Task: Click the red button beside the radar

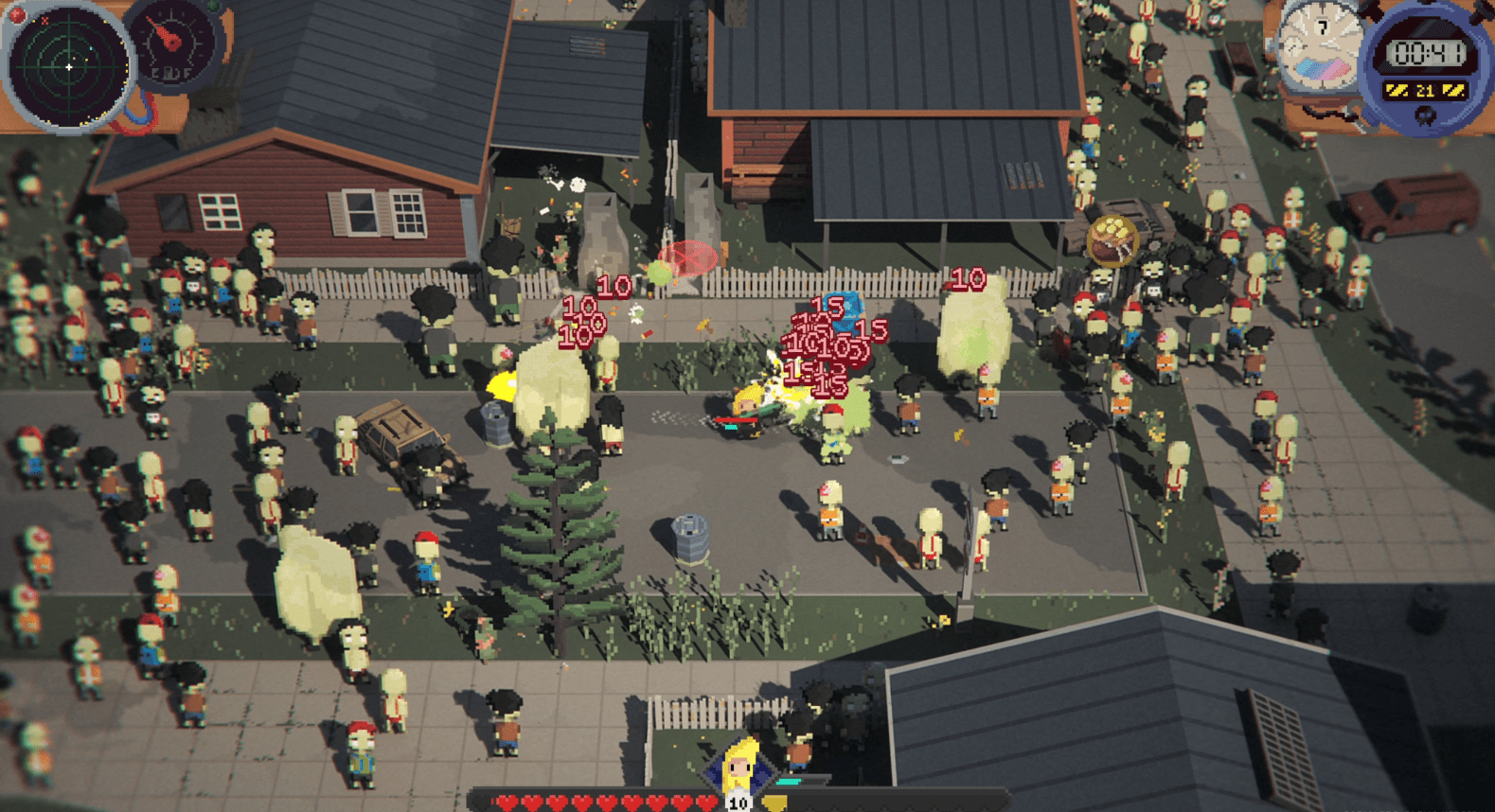Action: tap(17, 13)
